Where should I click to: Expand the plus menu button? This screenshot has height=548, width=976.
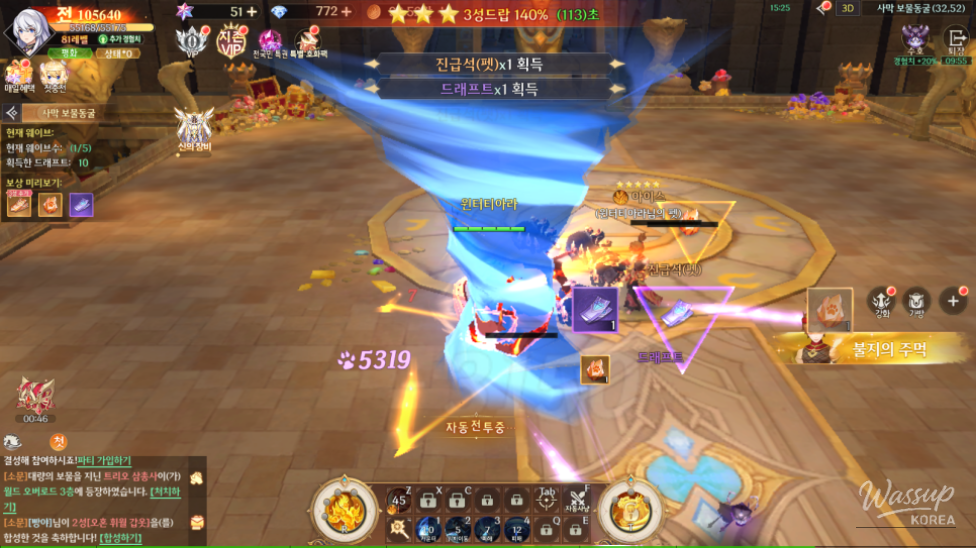tap(953, 300)
